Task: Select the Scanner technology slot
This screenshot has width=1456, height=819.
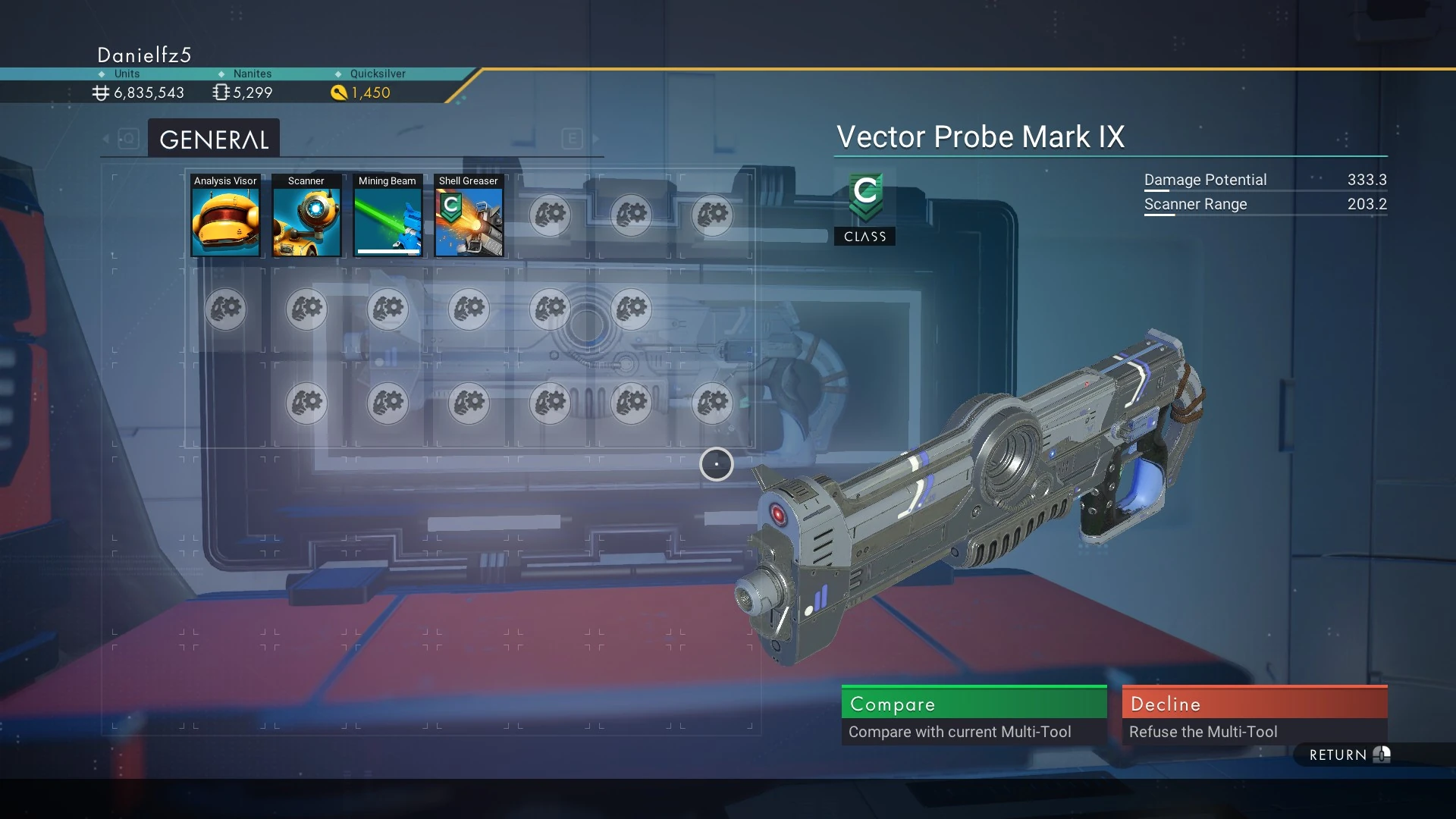Action: tap(306, 216)
